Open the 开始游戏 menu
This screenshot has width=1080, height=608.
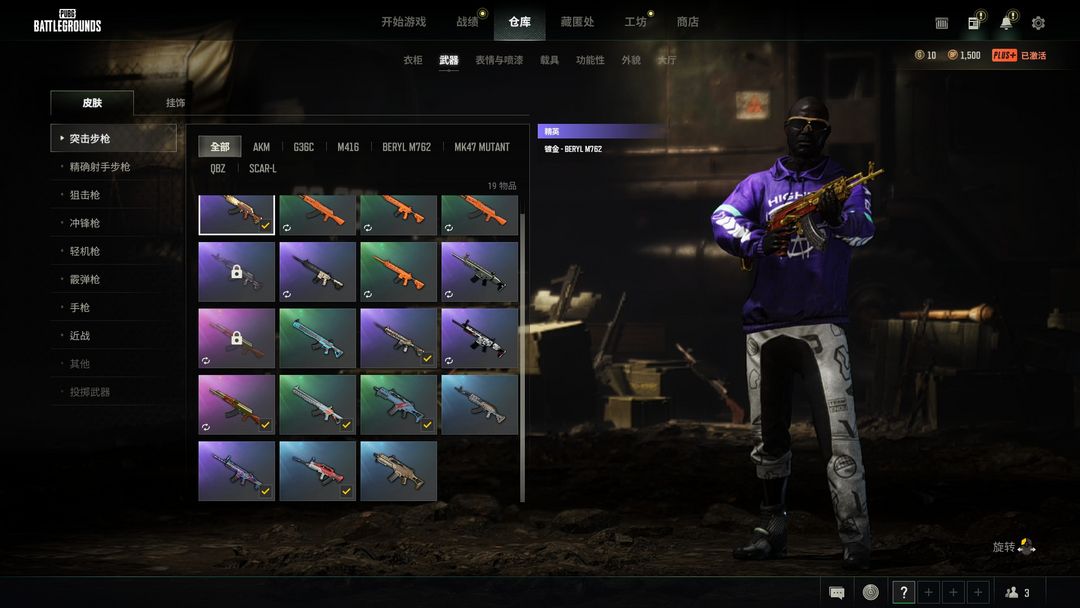[x=403, y=22]
